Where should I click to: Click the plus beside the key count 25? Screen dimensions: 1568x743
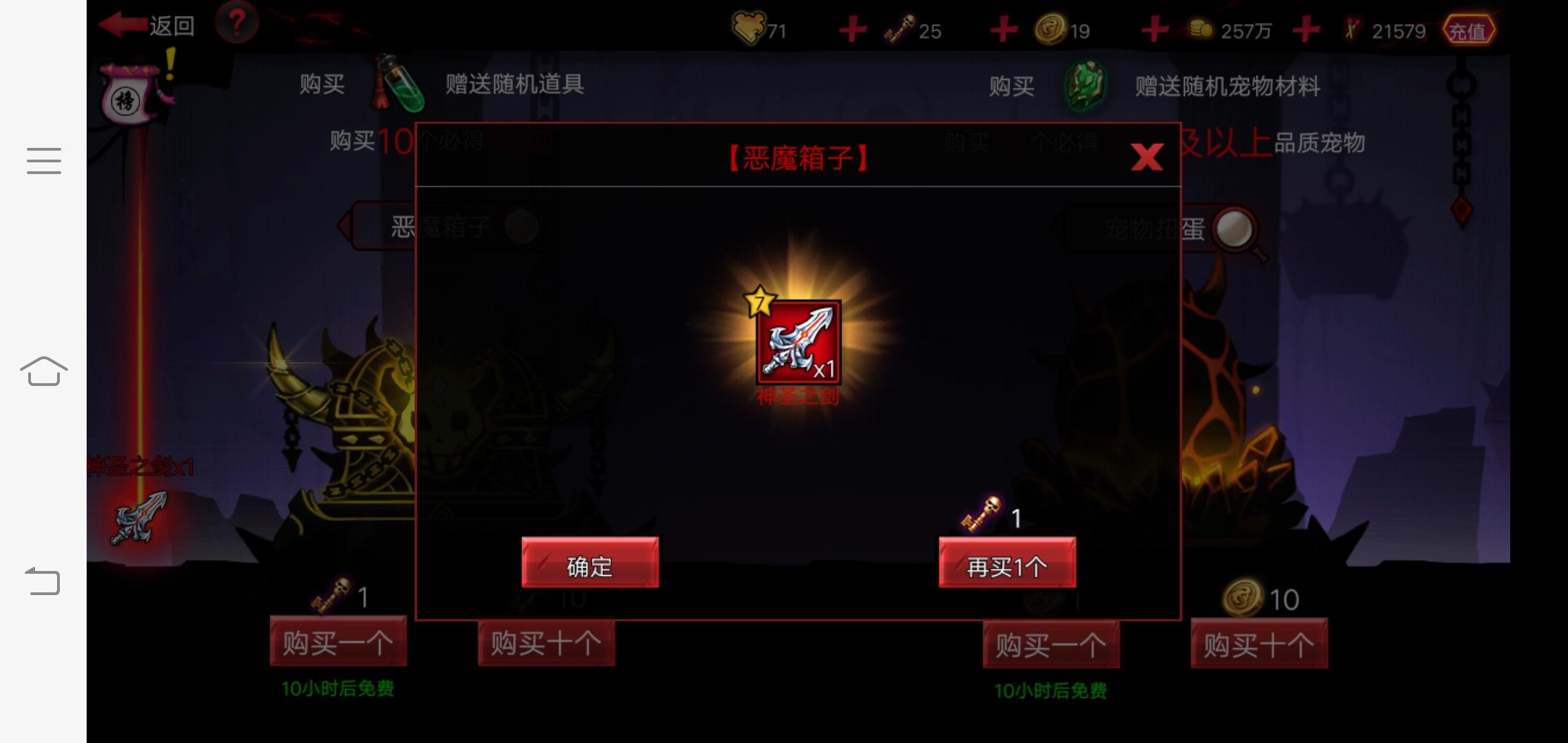[x=1003, y=29]
